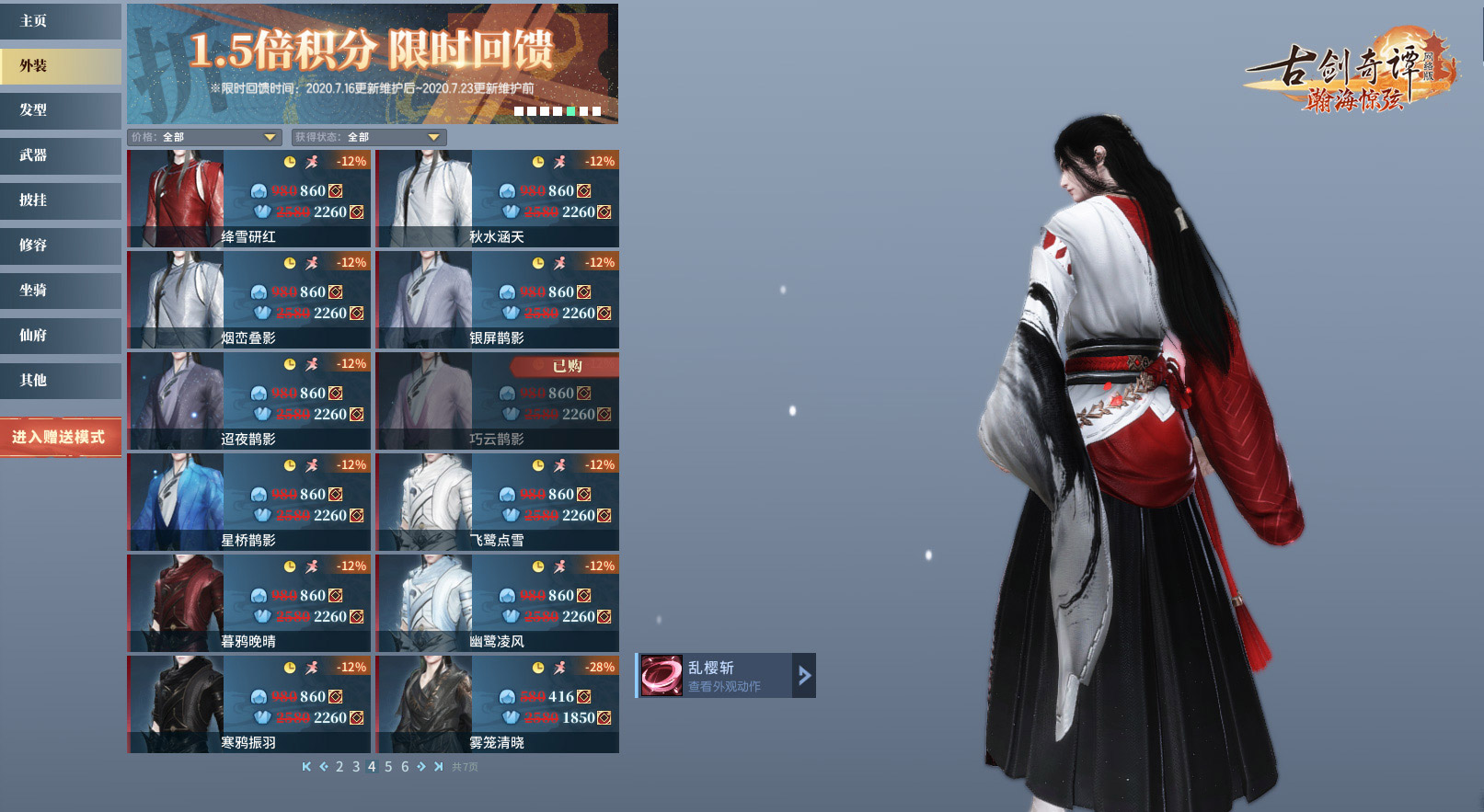Viewport: 1484px width, 812px height.
Task: View the 乱樱斩 appearance action
Action: 725,676
